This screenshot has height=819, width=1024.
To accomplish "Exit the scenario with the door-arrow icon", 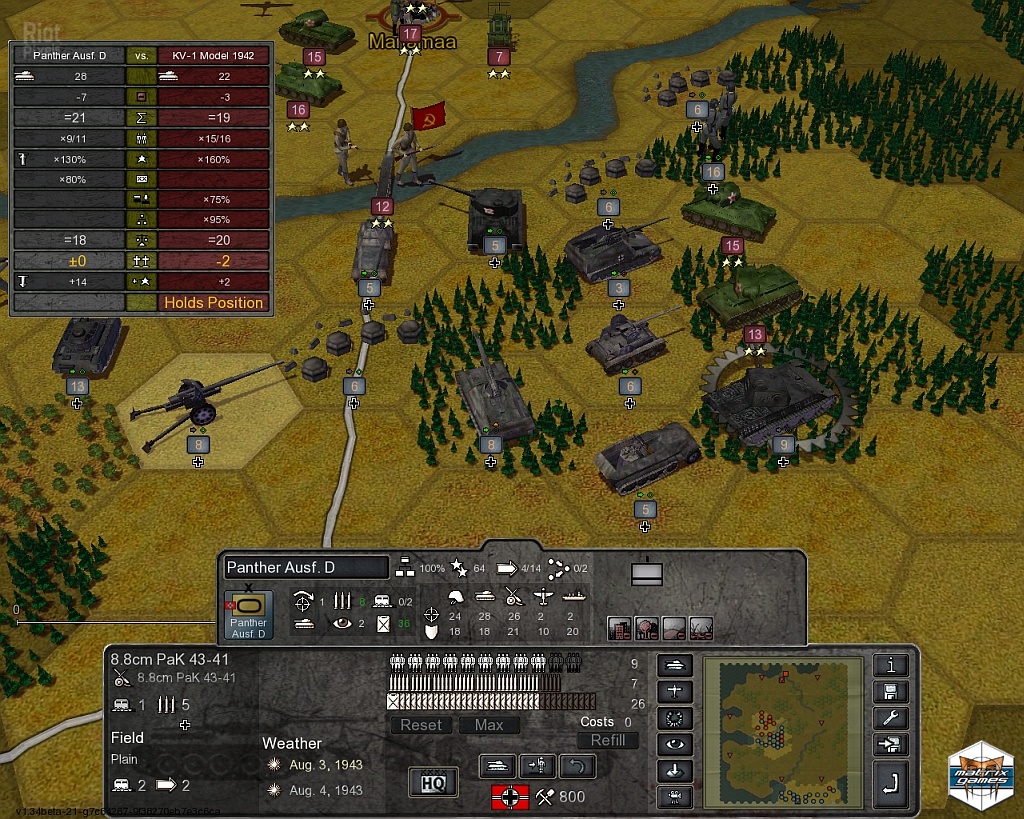I will click(890, 744).
